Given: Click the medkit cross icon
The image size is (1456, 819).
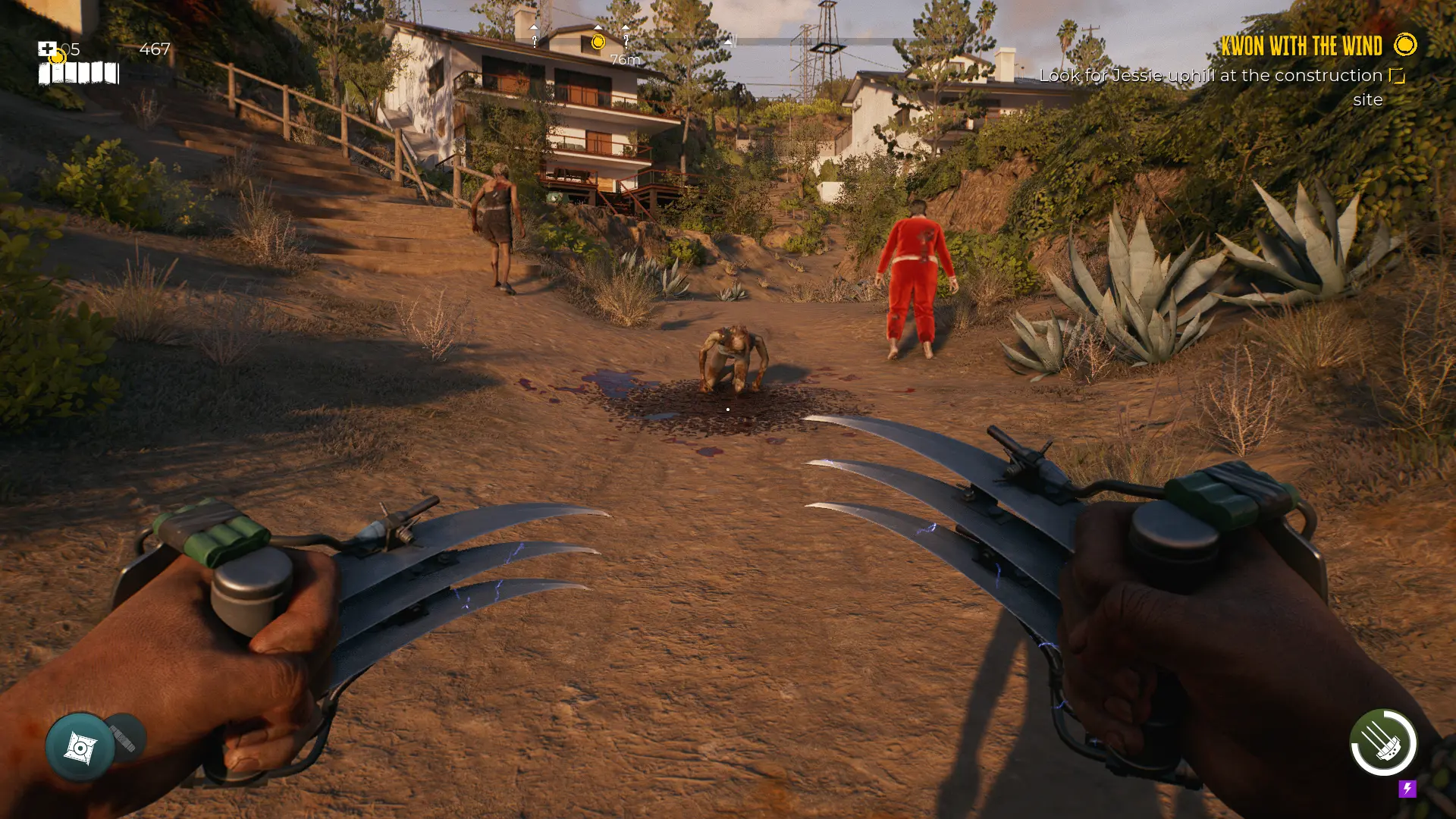Looking at the screenshot, I should point(47,49).
